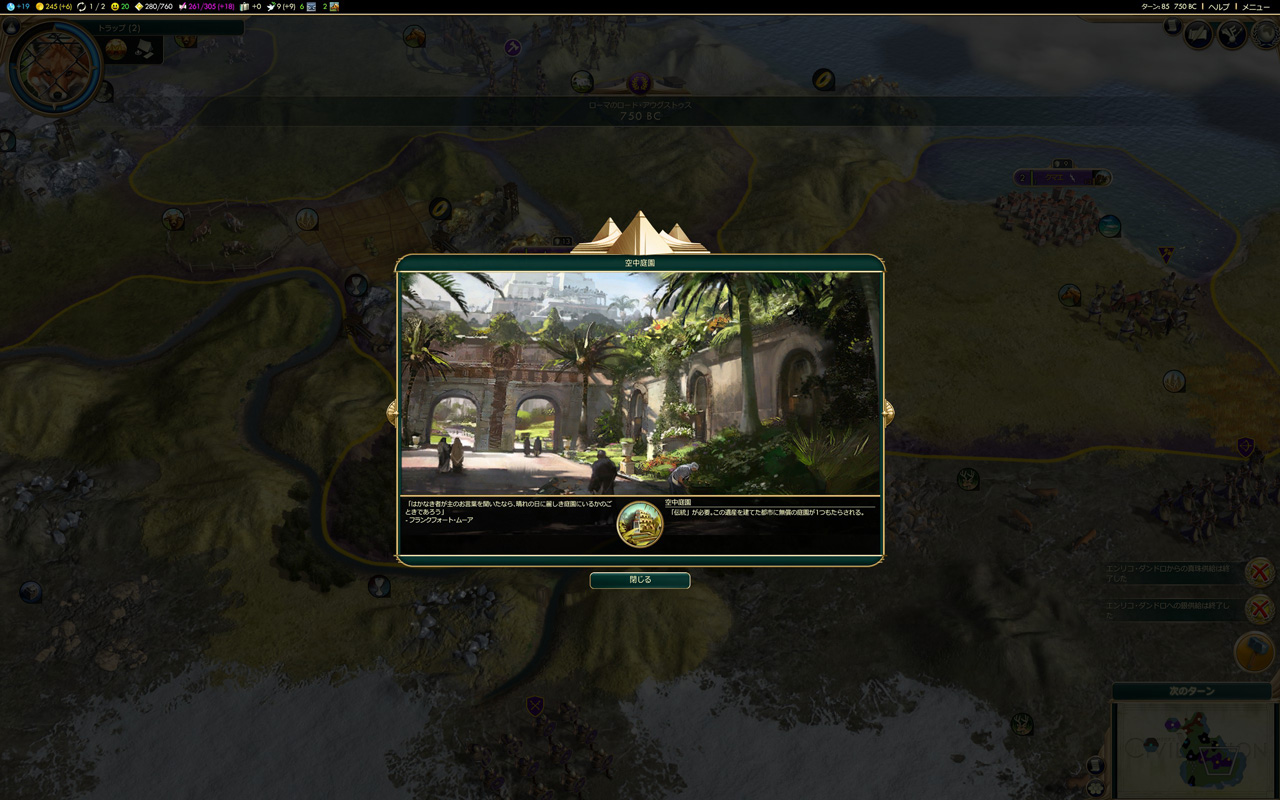This screenshot has height=800, width=1280.
Task: Open the advisors button
Action: [x=1199, y=35]
